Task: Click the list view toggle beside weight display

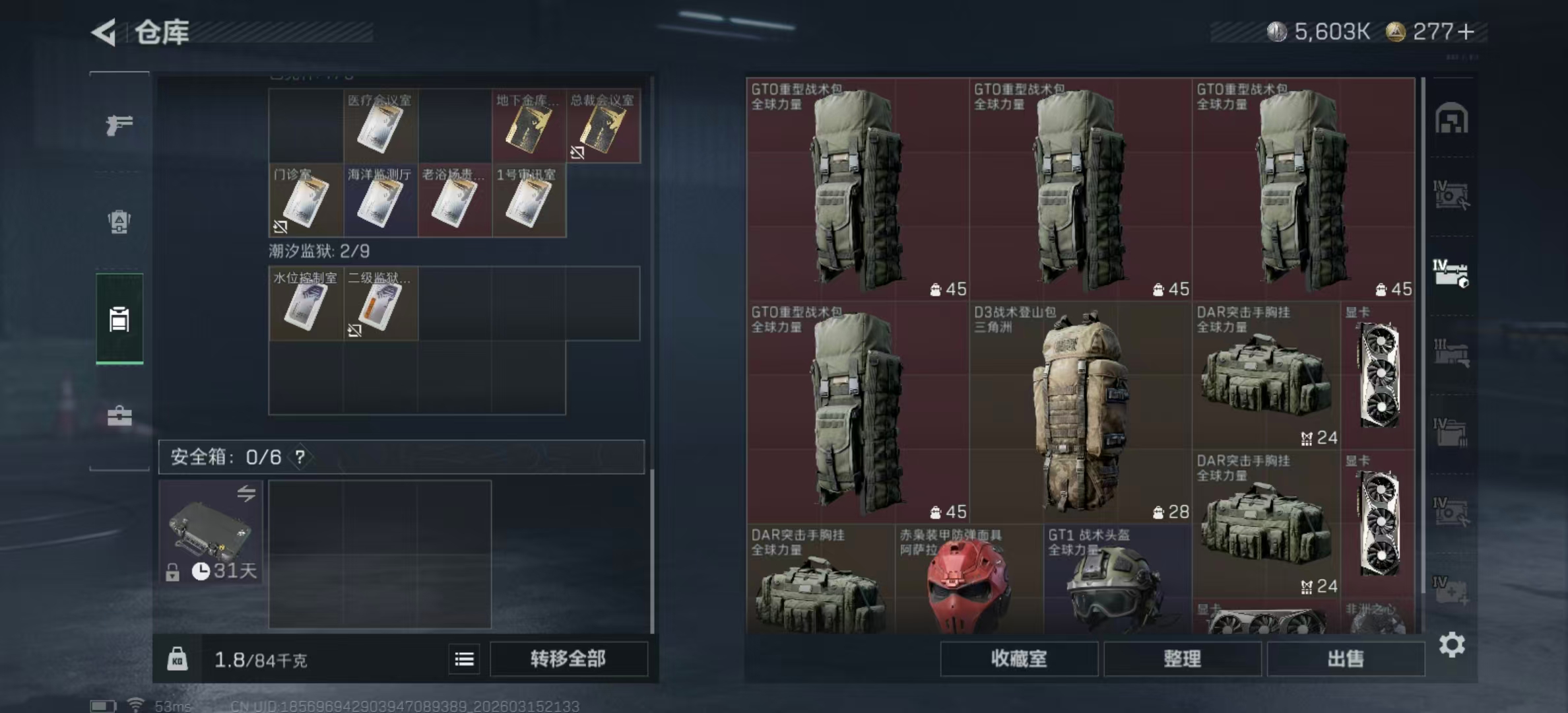Action: (x=466, y=659)
